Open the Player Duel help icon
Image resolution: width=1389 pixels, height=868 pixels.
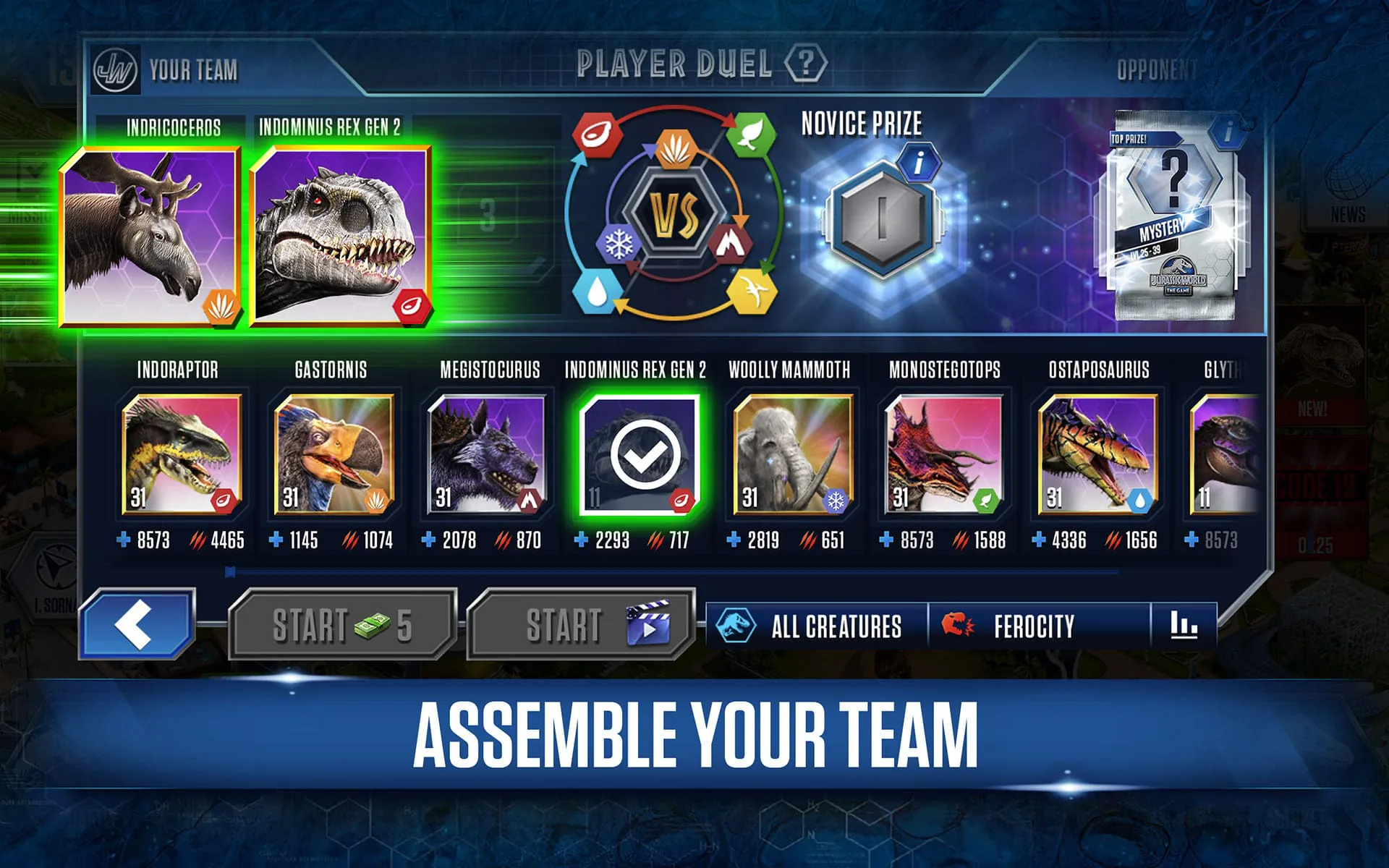[x=806, y=64]
